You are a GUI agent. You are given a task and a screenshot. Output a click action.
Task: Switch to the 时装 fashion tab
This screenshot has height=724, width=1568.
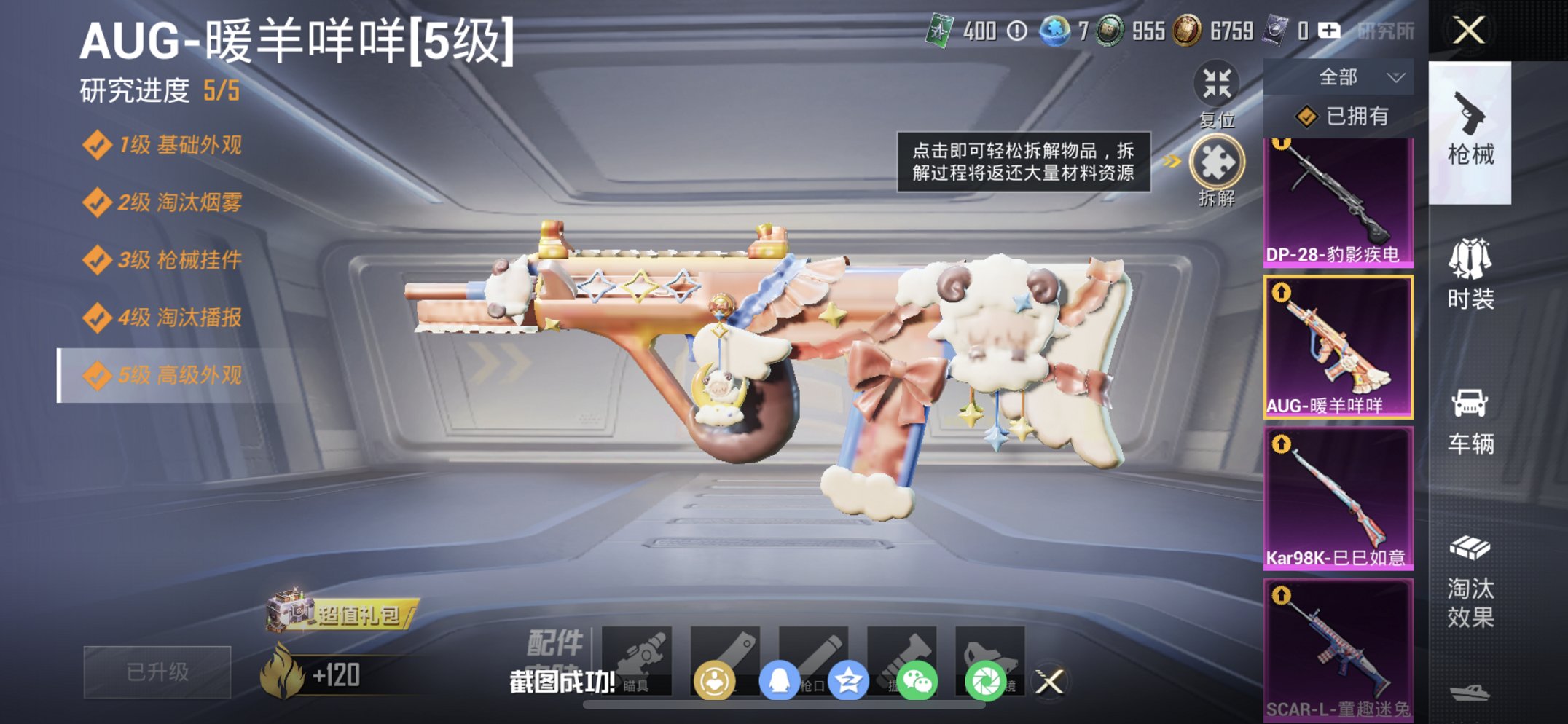pyautogui.click(x=1472, y=276)
